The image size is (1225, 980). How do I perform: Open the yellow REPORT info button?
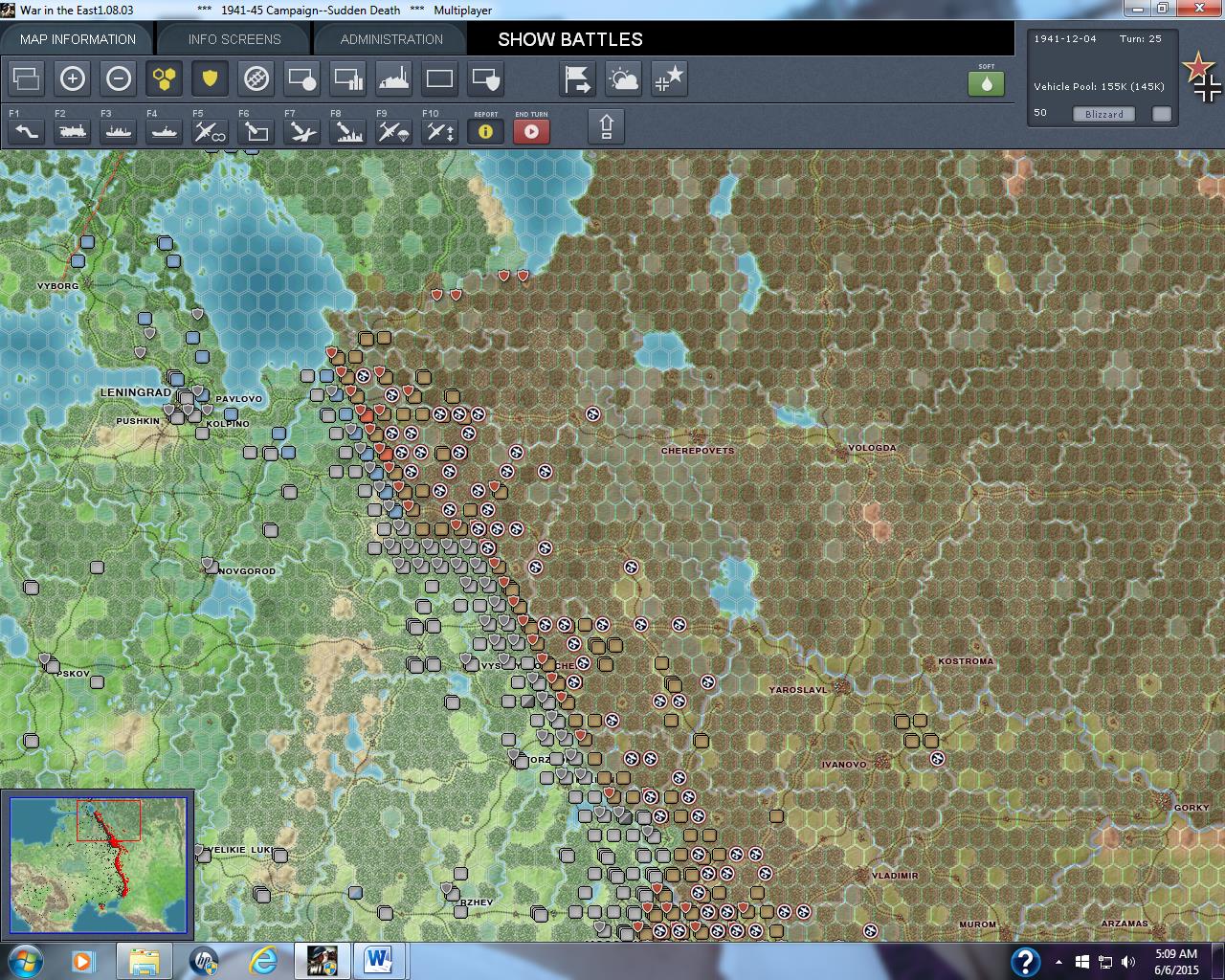(485, 131)
